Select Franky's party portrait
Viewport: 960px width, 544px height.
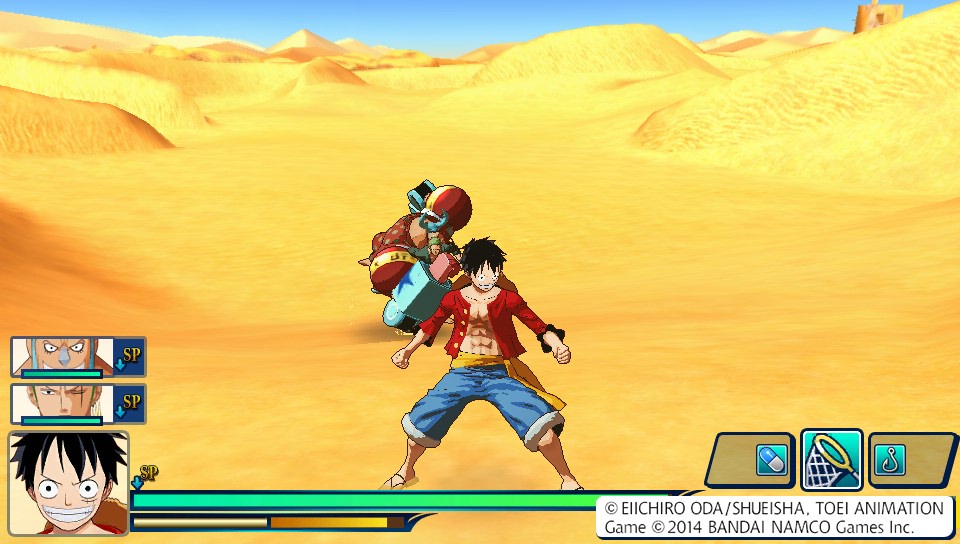[62, 356]
